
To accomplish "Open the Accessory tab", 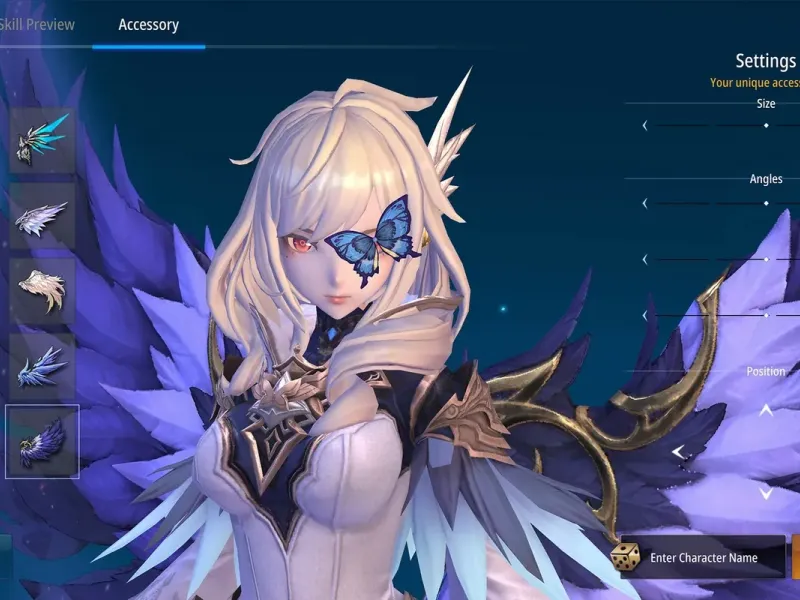I will pyautogui.click(x=148, y=24).
